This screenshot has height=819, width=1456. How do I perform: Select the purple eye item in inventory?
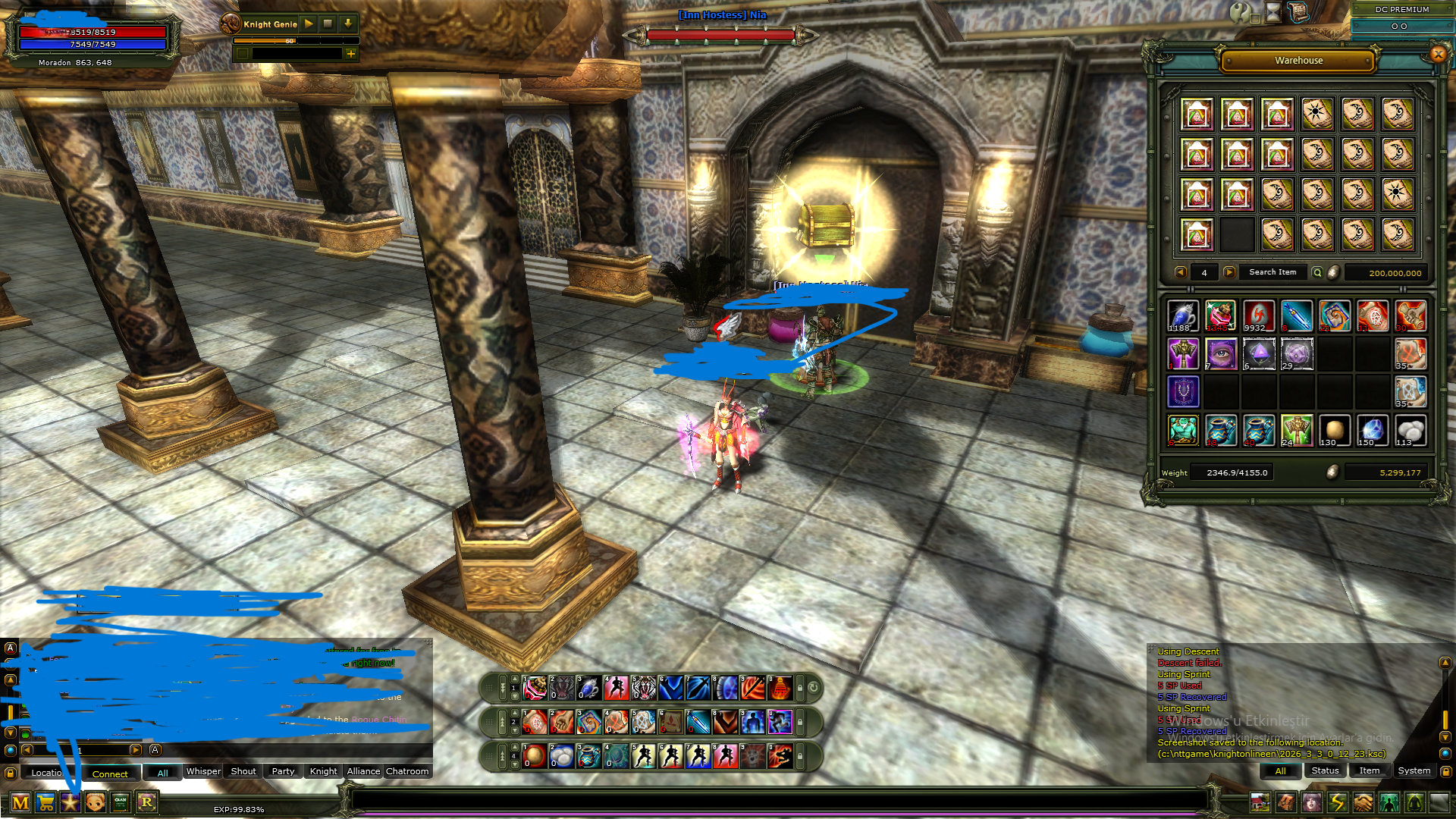[1221, 354]
